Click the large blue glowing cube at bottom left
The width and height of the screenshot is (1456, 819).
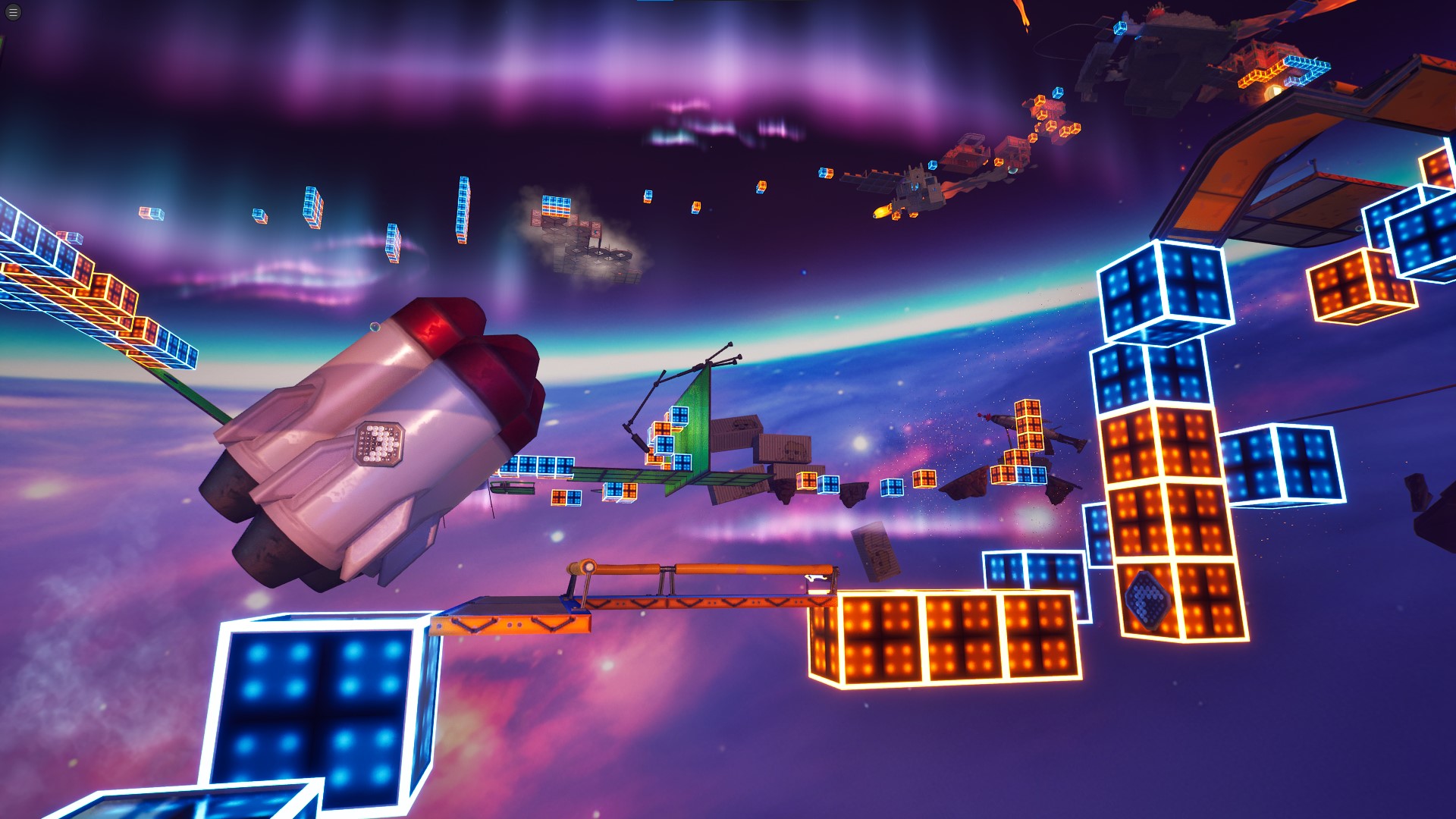coord(318,705)
